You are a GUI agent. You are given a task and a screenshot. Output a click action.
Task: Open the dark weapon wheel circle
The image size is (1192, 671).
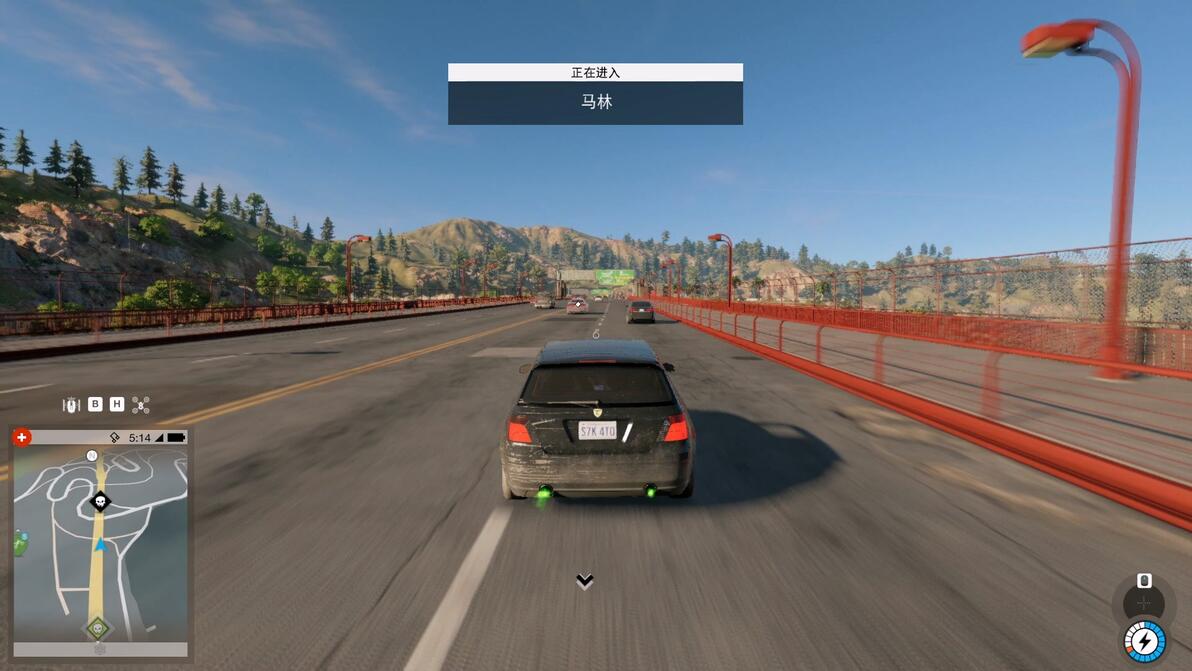(x=1144, y=602)
